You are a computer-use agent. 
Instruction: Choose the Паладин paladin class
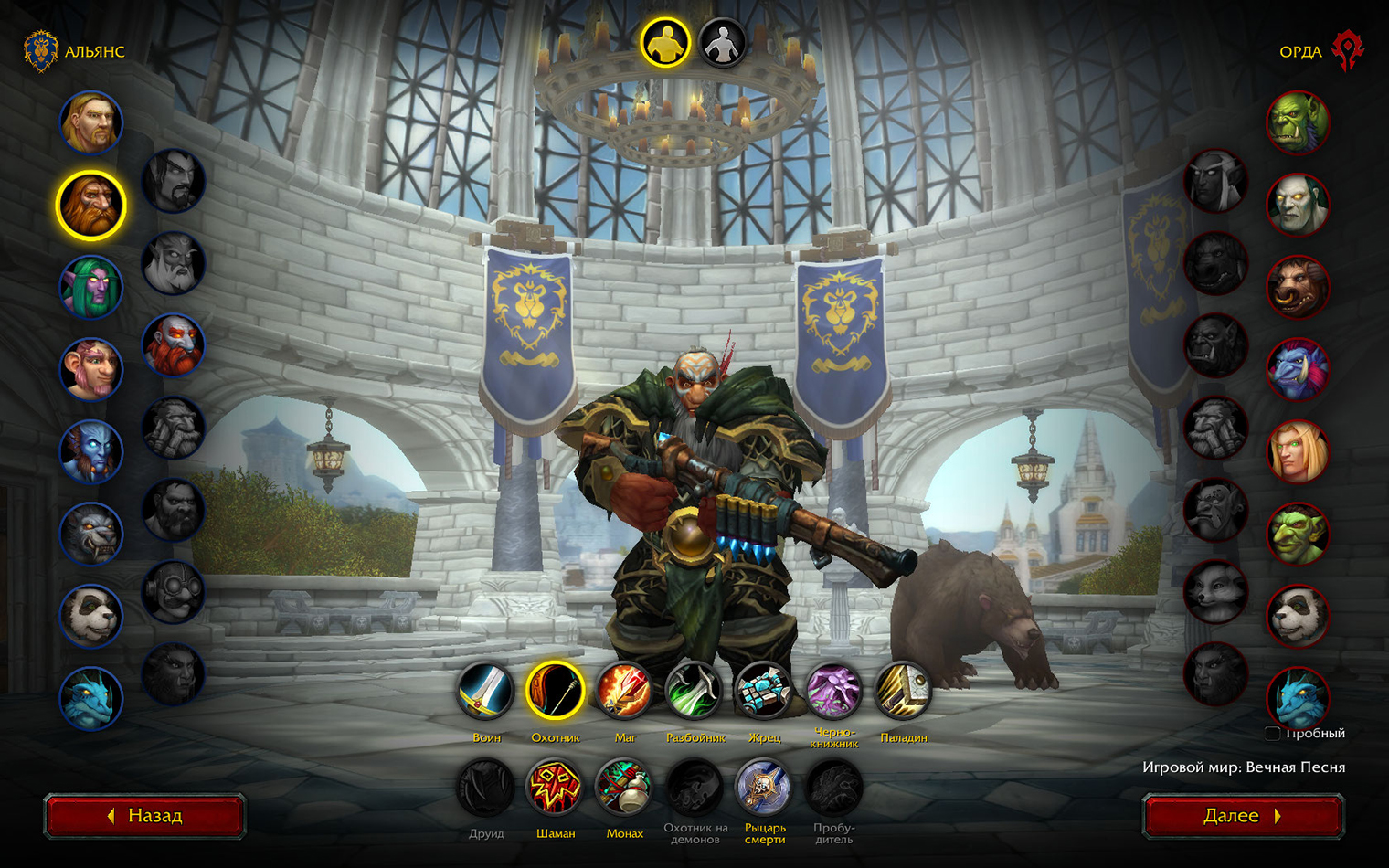903,692
